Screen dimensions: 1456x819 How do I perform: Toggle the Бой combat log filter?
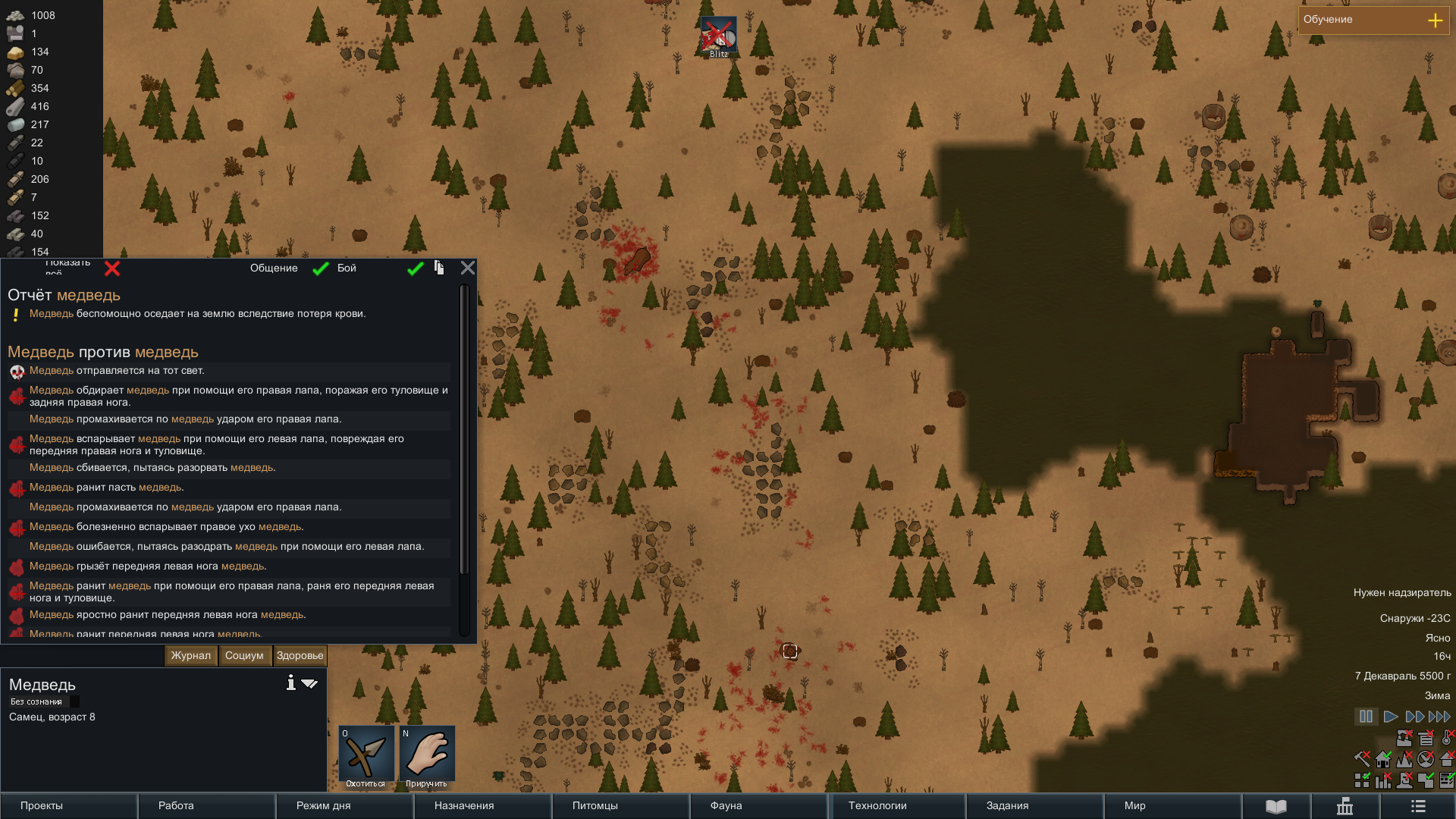(x=415, y=268)
